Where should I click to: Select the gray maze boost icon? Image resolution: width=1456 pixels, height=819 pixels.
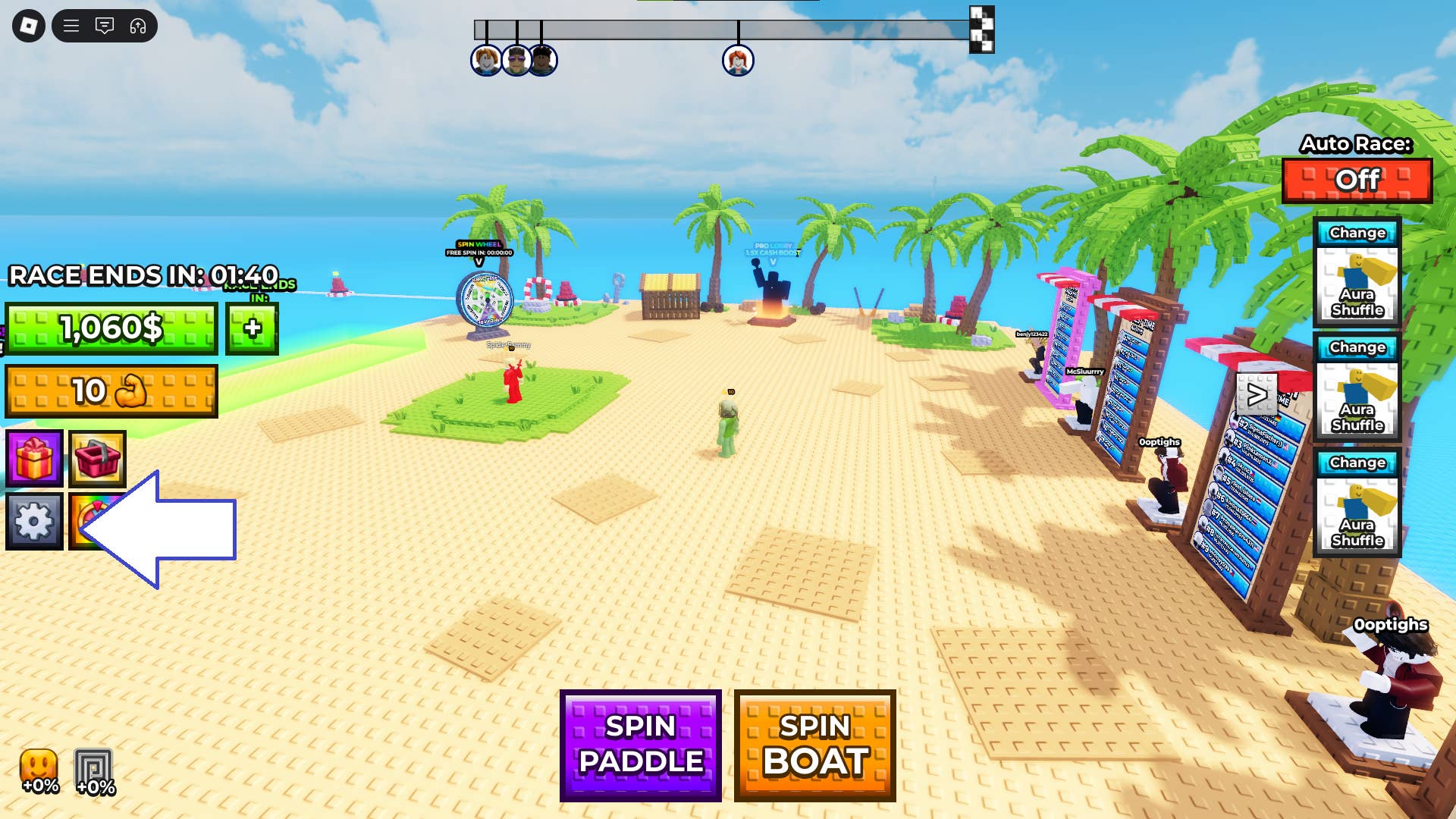94,770
